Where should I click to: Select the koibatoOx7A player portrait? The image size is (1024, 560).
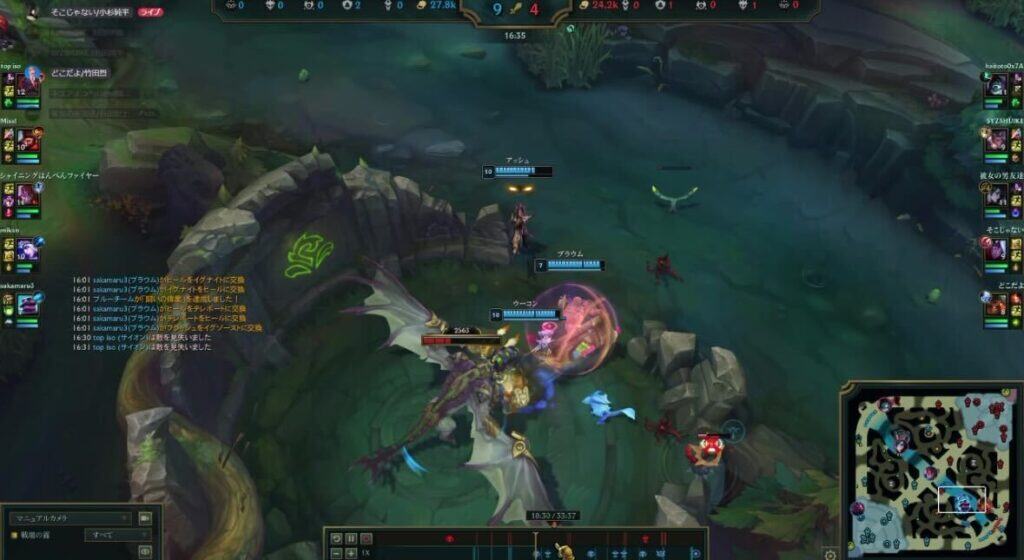[x=996, y=86]
